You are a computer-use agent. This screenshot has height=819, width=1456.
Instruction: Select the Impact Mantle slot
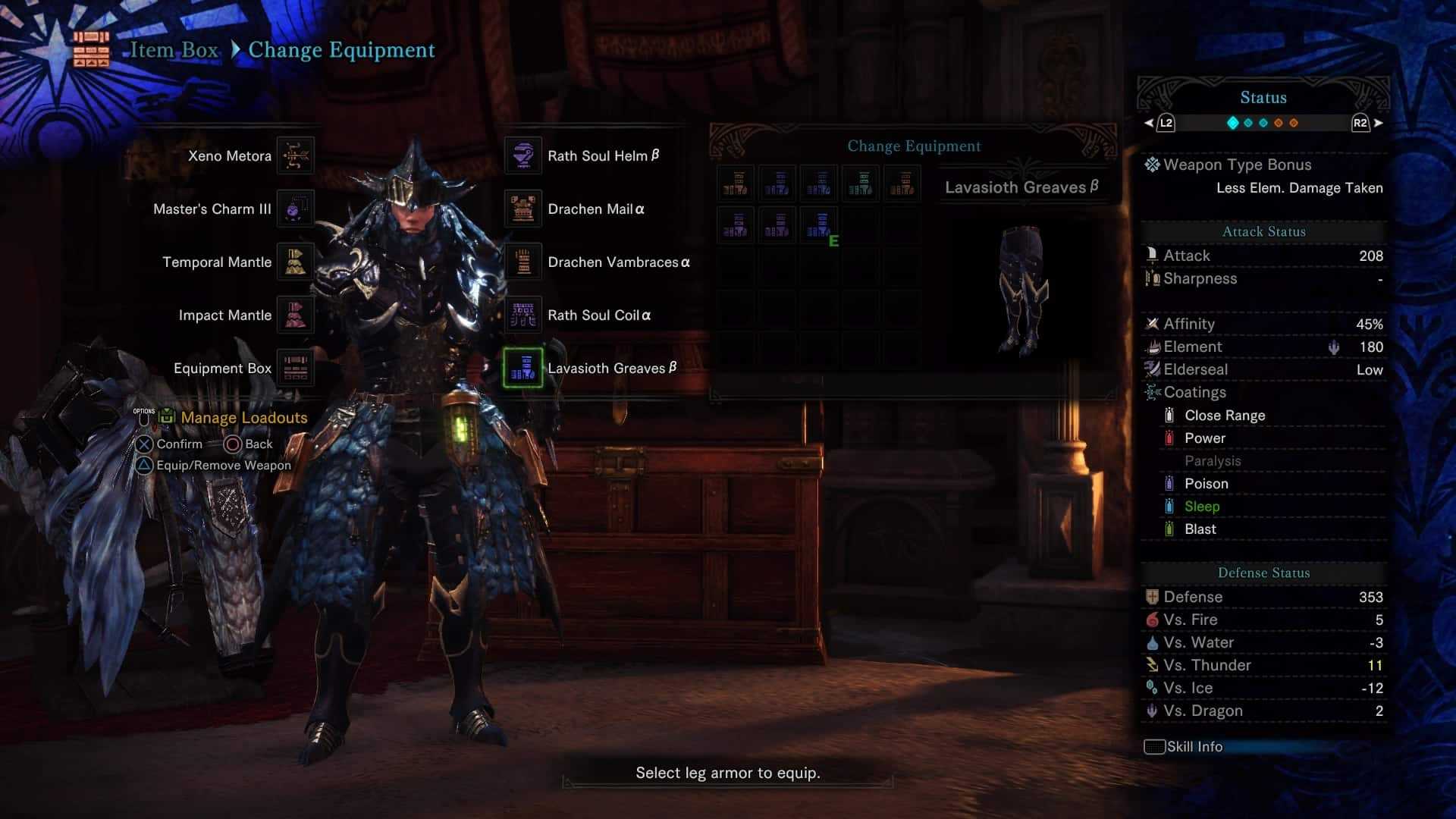tap(295, 315)
